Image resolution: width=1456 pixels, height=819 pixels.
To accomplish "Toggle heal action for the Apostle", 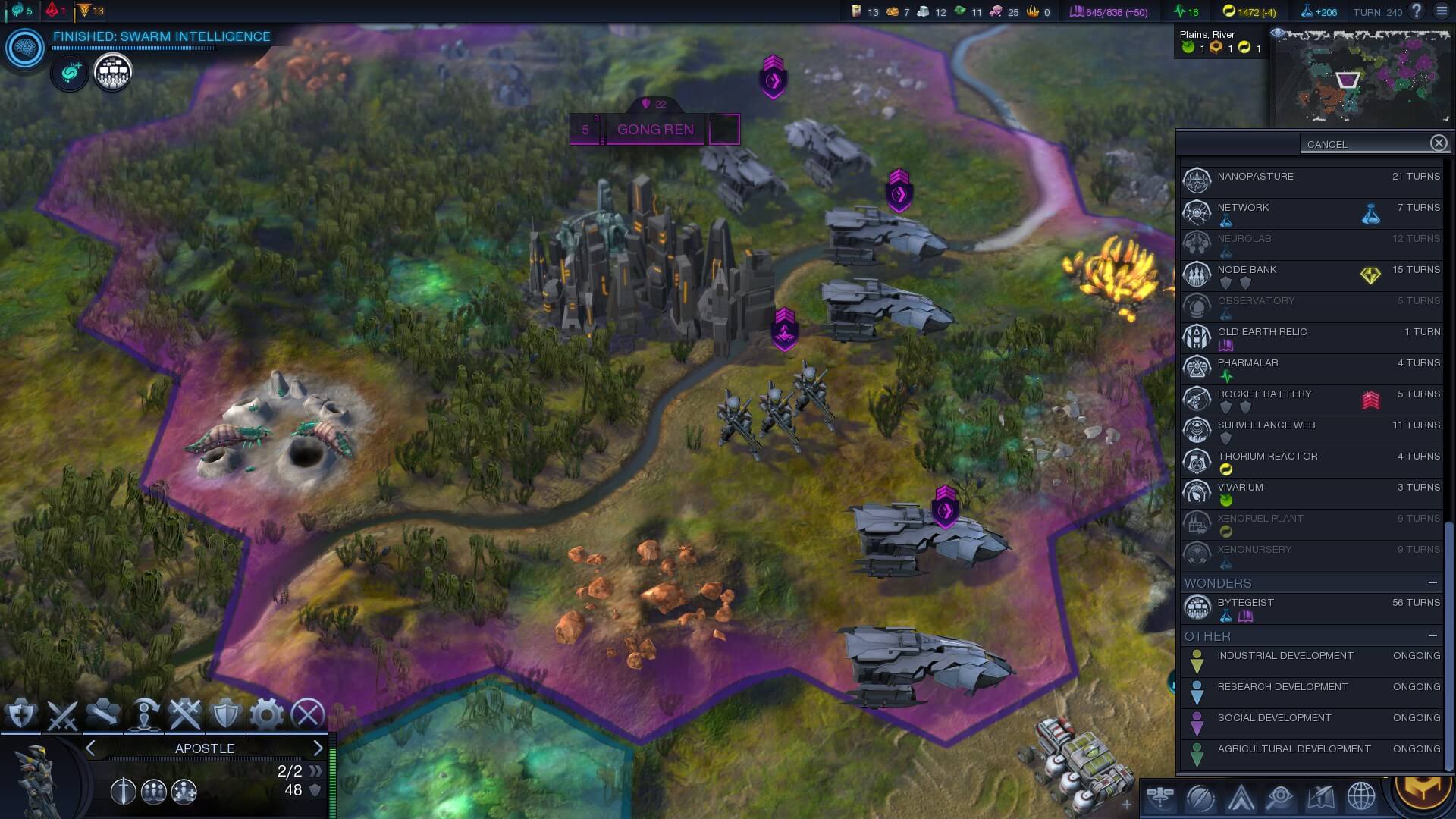I will coord(21,714).
